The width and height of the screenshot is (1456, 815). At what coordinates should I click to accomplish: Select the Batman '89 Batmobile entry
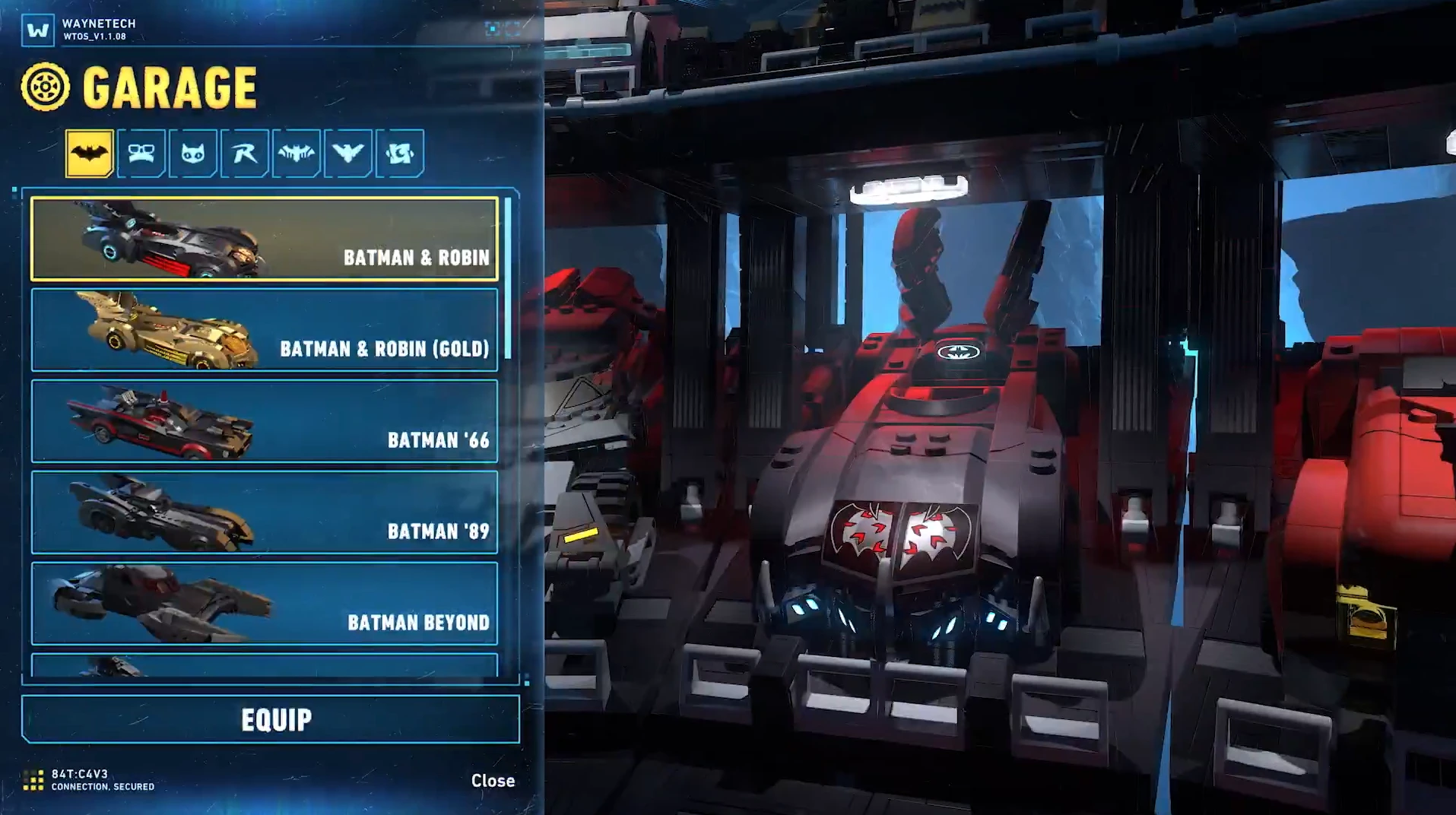click(264, 512)
